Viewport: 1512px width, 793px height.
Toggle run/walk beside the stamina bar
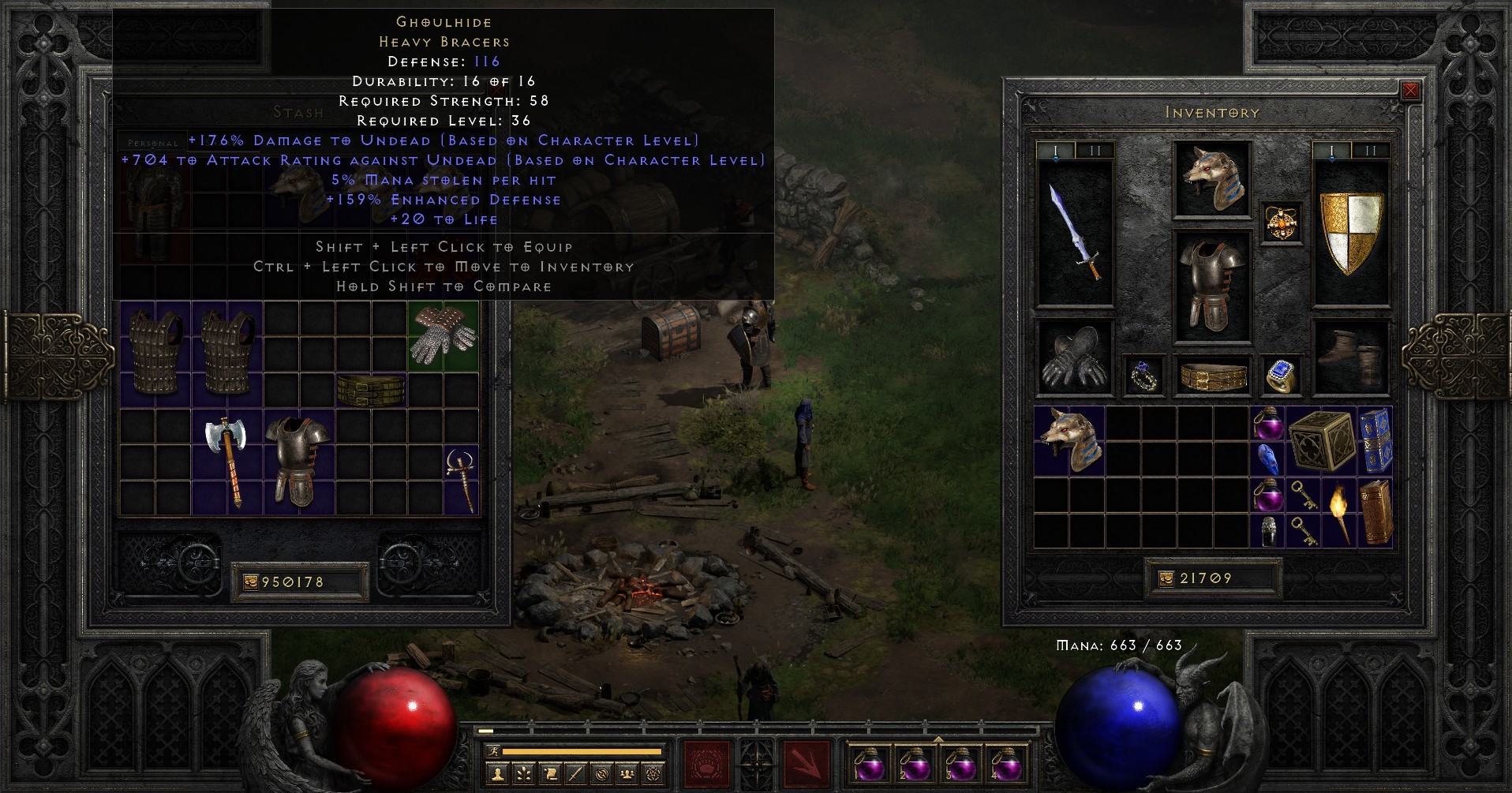click(x=494, y=751)
